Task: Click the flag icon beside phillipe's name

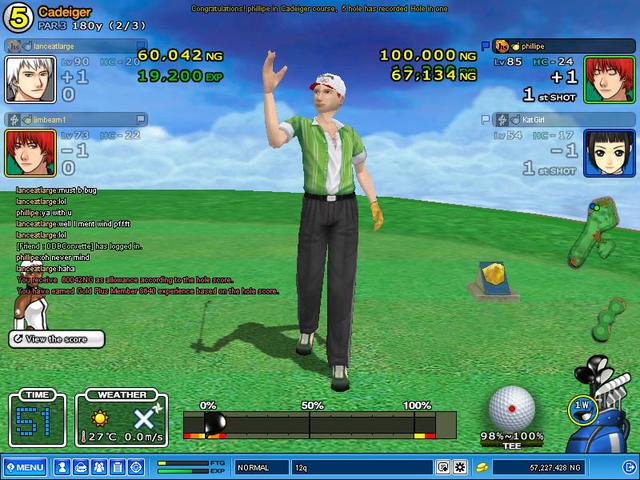Action: pos(486,46)
